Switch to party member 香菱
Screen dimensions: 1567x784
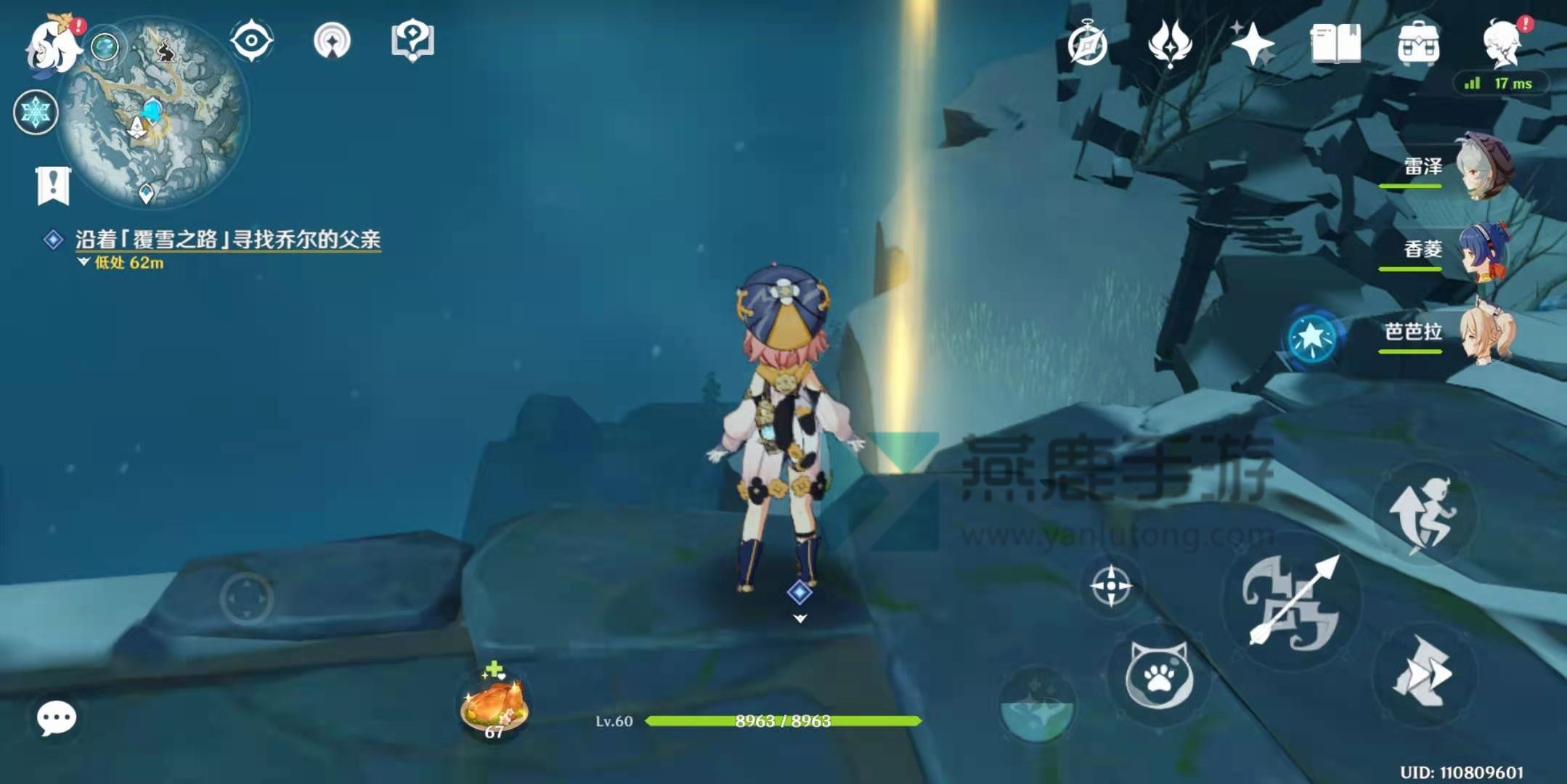pyautogui.click(x=1484, y=250)
